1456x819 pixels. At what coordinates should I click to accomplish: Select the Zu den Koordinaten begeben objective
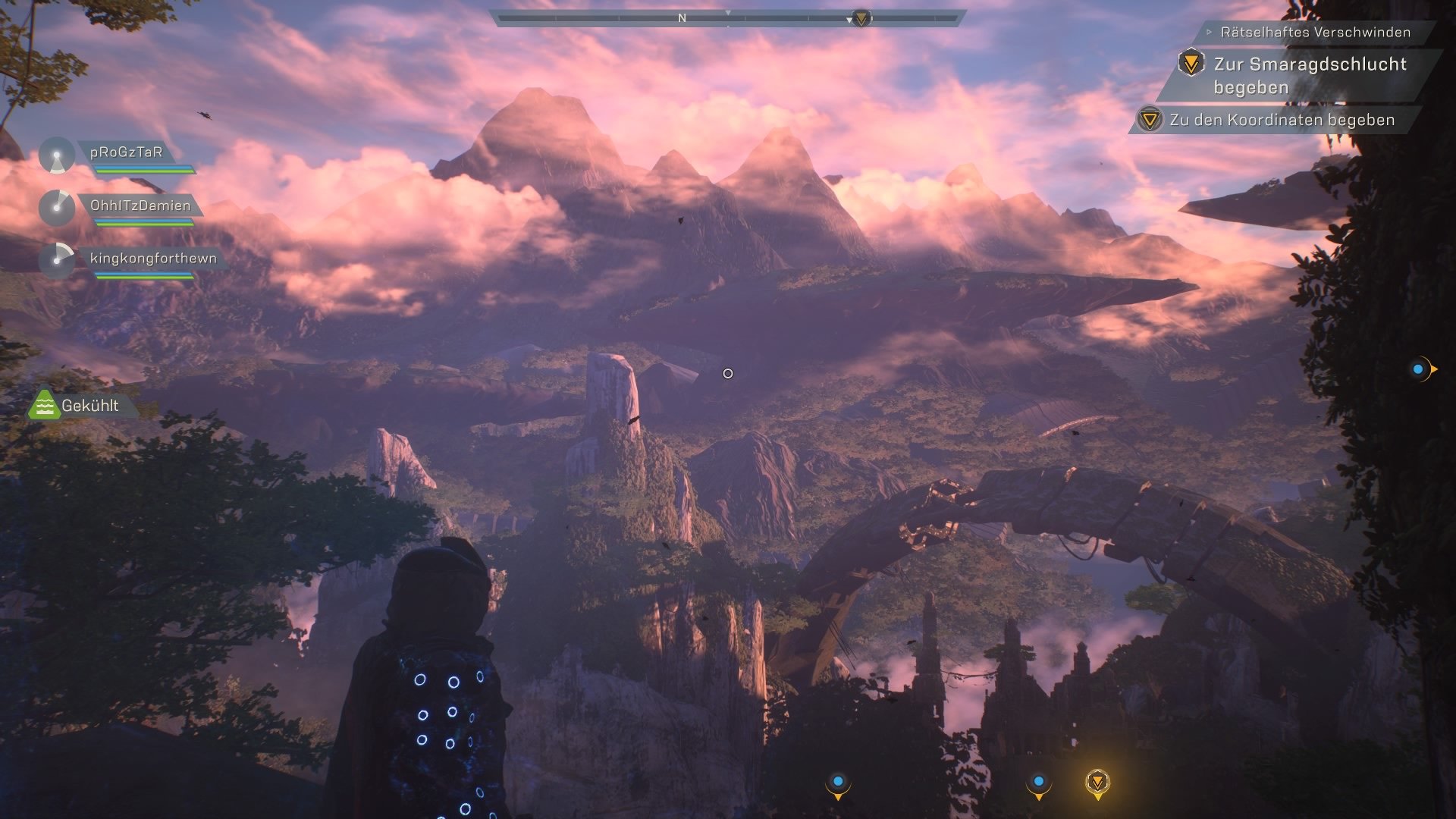(1282, 120)
